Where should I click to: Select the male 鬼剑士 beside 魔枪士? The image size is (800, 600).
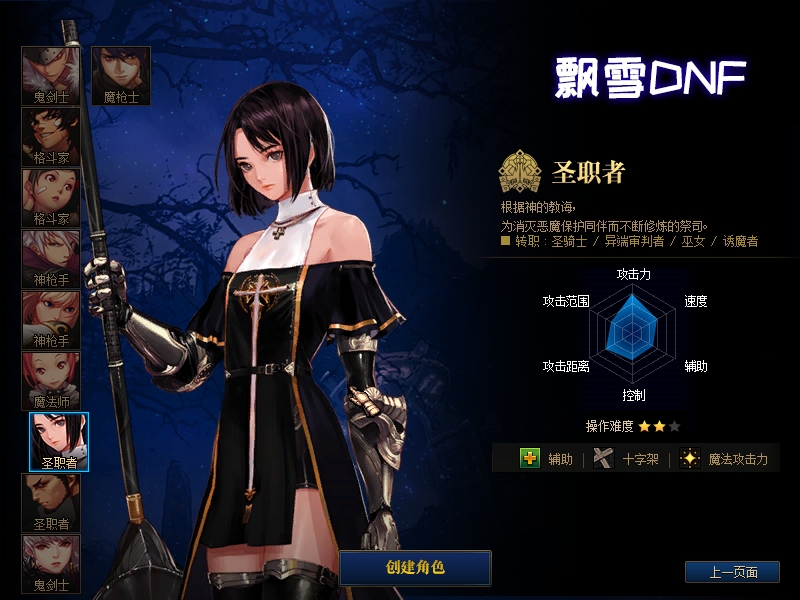51,75
